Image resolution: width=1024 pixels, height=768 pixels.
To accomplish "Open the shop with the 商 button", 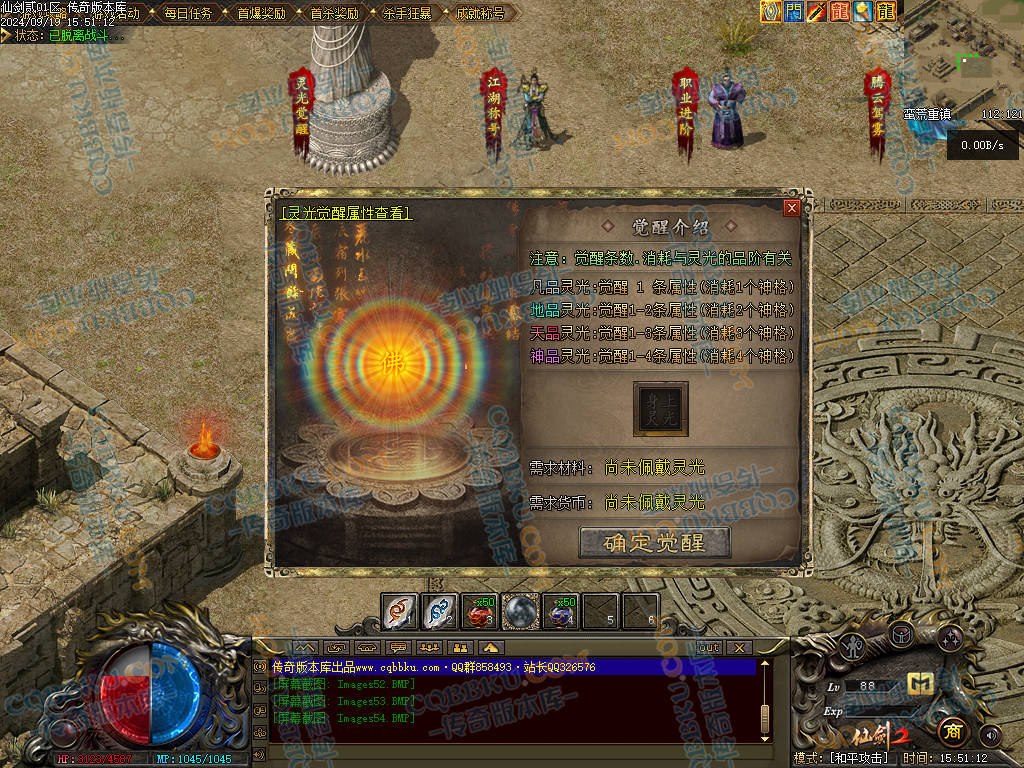I will (954, 731).
